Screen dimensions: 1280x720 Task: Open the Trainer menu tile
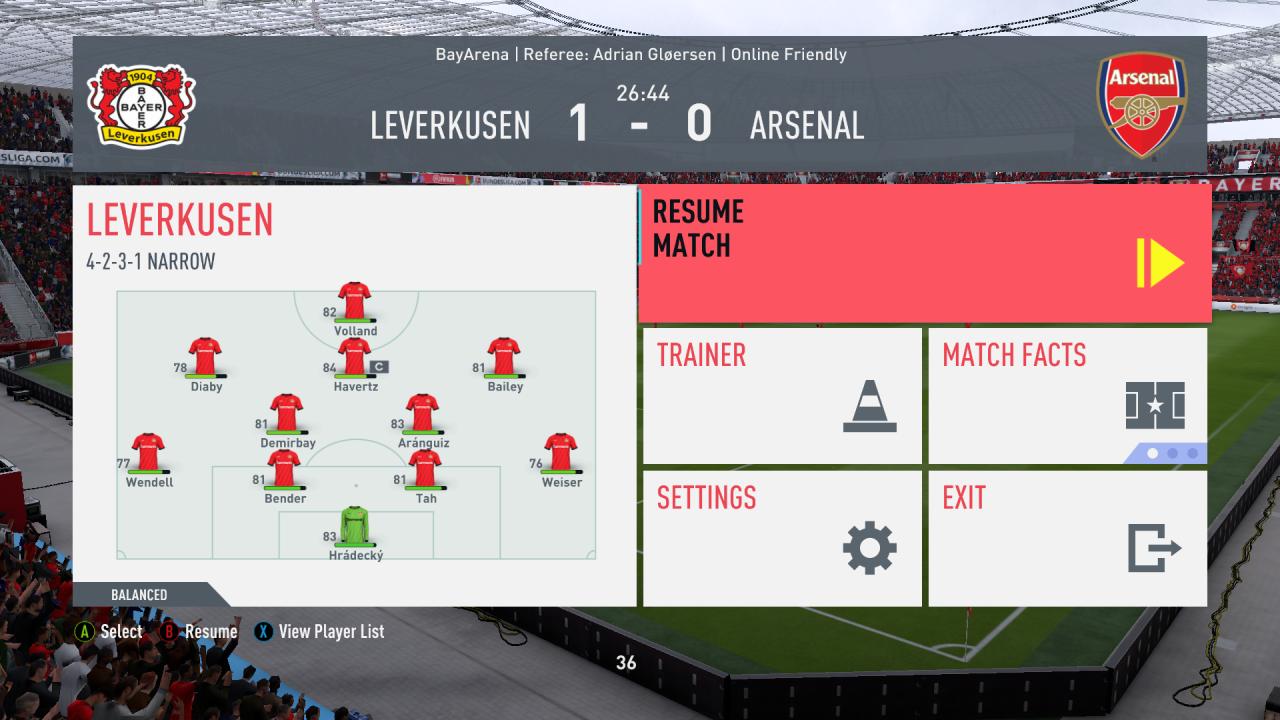pos(781,396)
